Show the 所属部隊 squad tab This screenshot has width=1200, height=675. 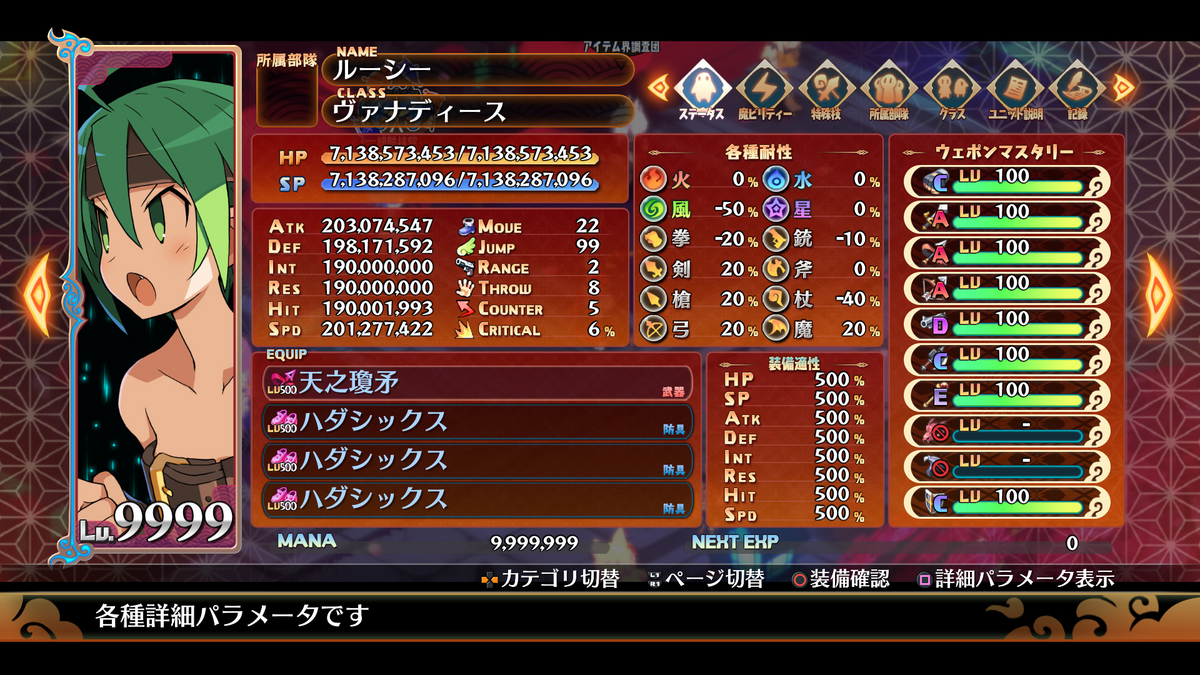click(x=889, y=88)
